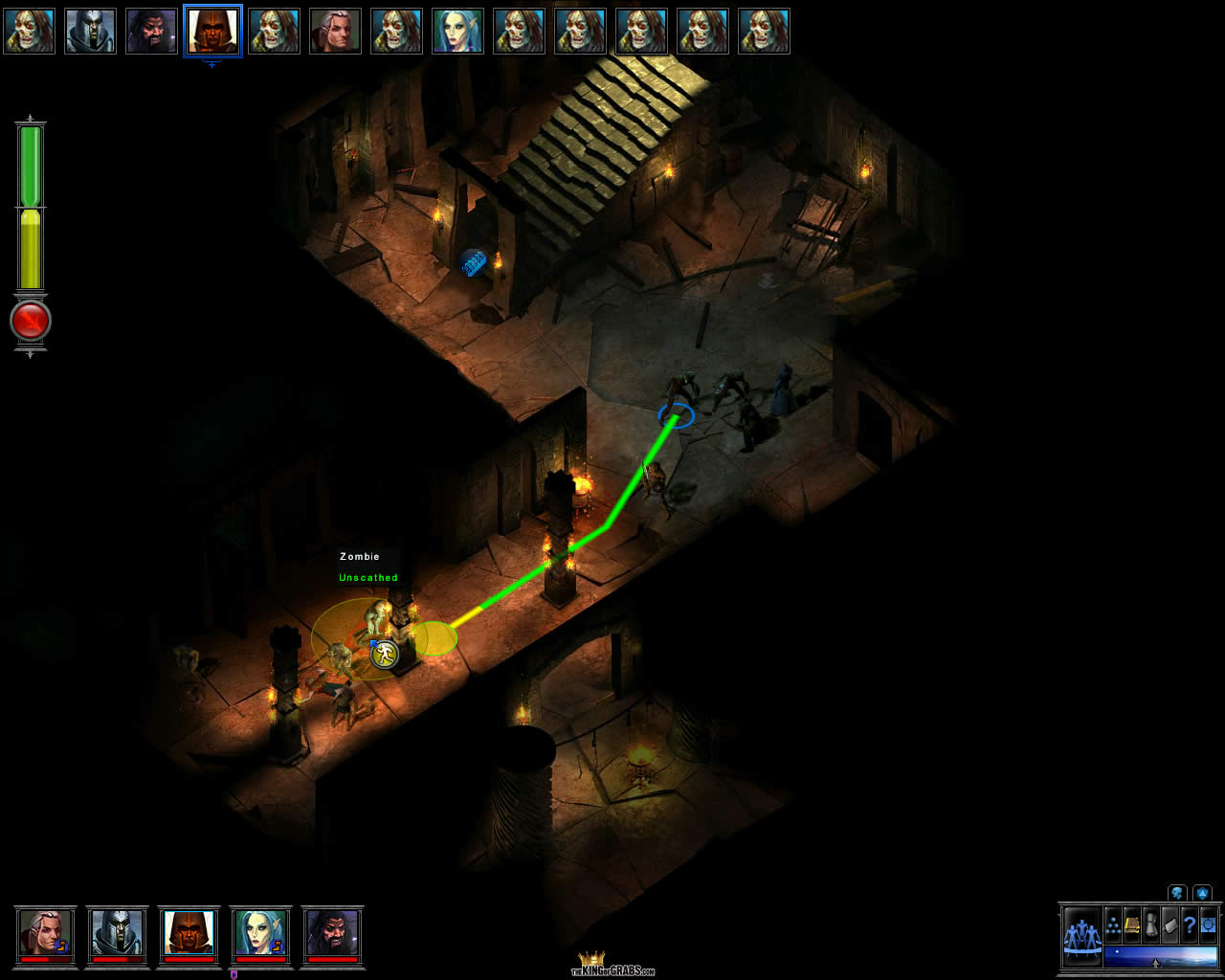Select the hooded character in the initiative bar
This screenshot has width=1225, height=980.
click(212, 31)
